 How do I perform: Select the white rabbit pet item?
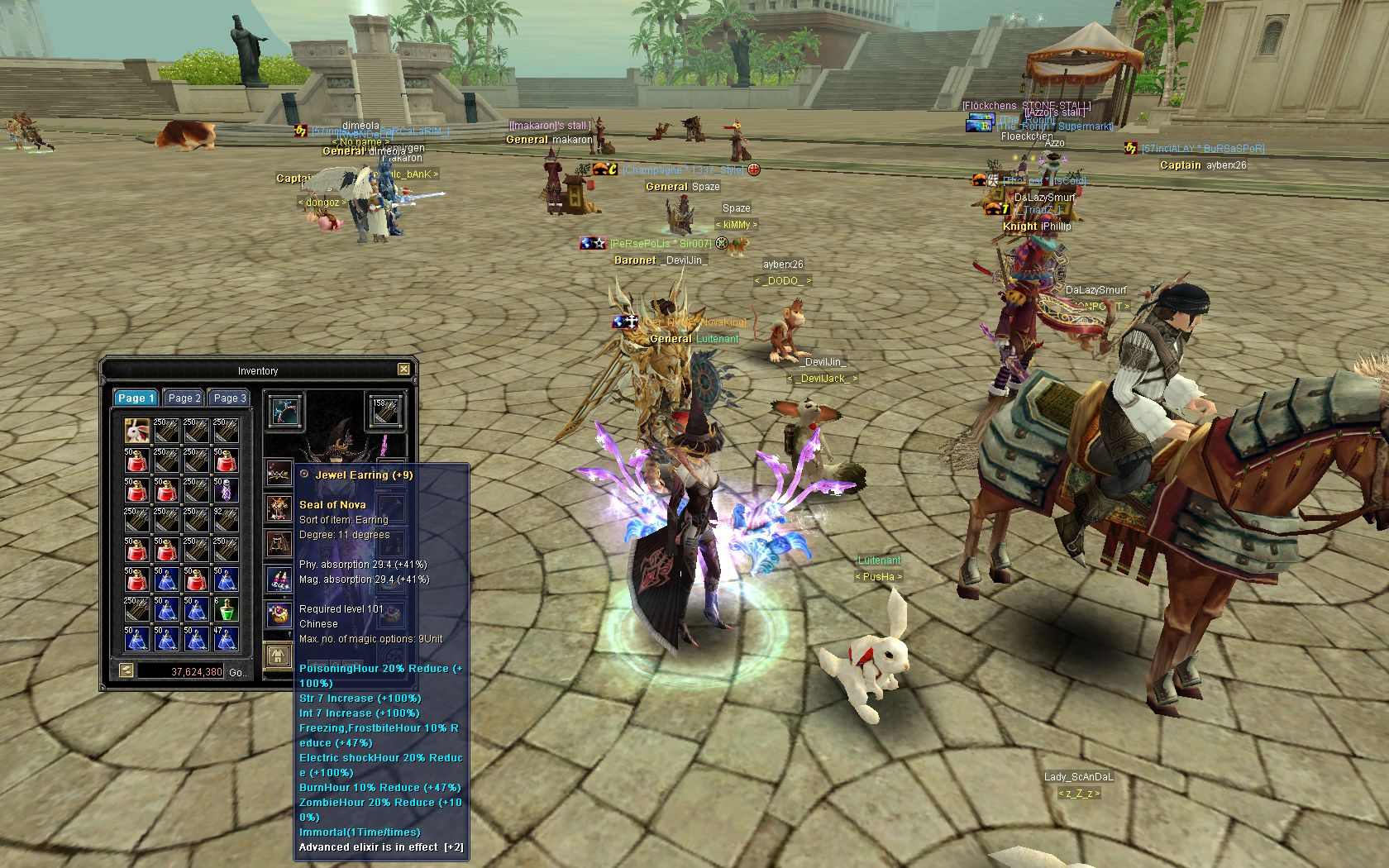click(137, 430)
